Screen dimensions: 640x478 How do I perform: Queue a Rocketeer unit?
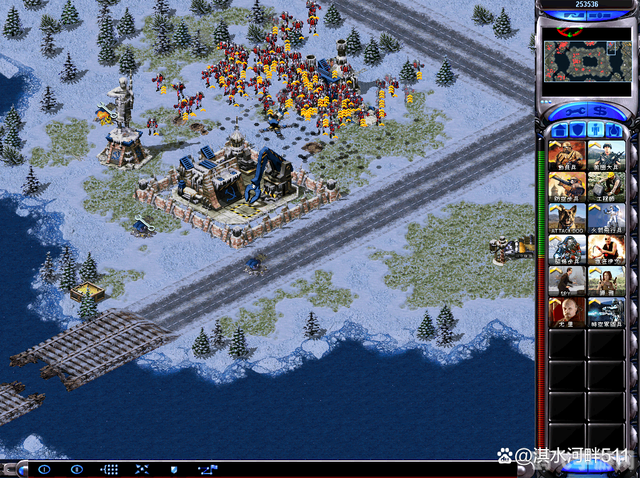605,218
